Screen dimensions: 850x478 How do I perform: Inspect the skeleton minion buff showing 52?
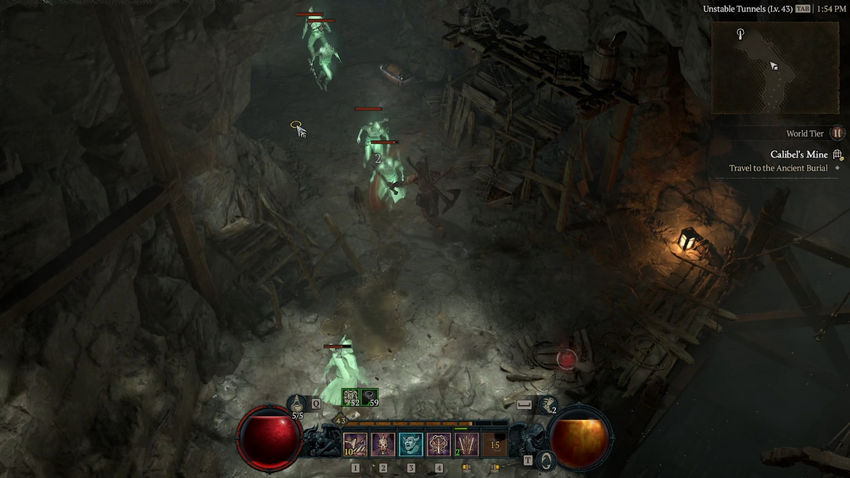coord(350,398)
